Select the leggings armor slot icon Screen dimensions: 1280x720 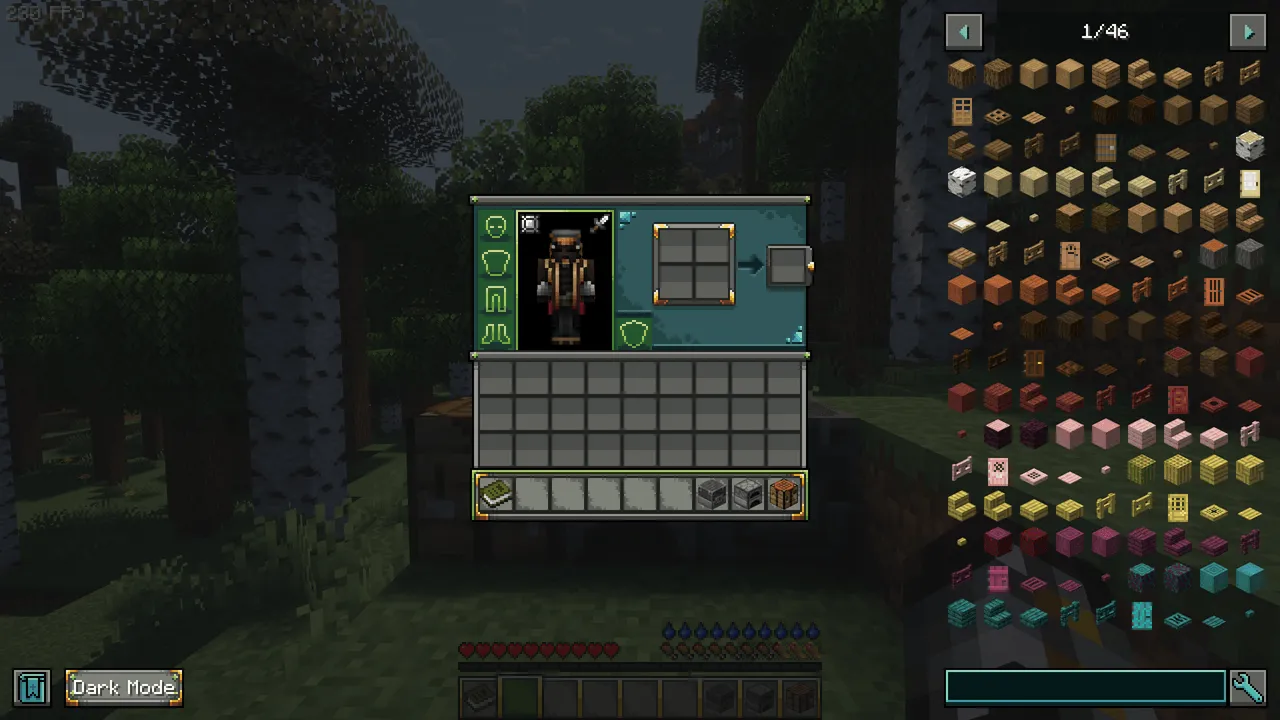tap(495, 296)
